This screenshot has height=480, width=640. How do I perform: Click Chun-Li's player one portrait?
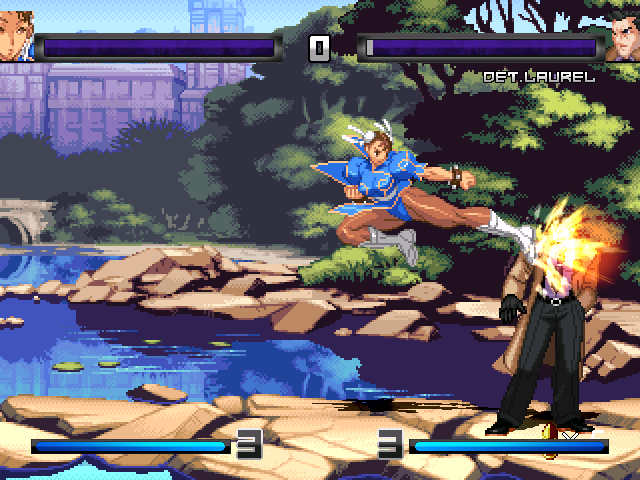17,37
